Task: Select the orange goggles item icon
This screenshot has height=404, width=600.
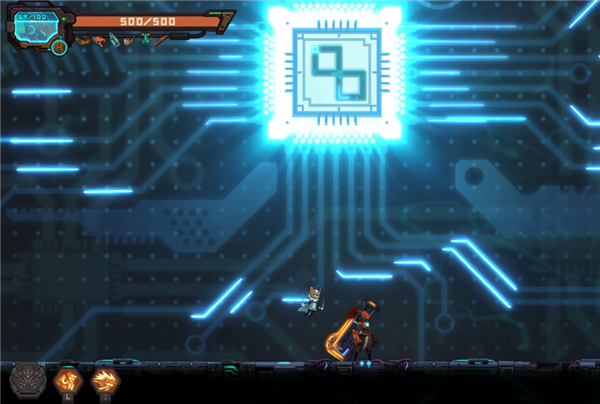Action: tap(83, 40)
